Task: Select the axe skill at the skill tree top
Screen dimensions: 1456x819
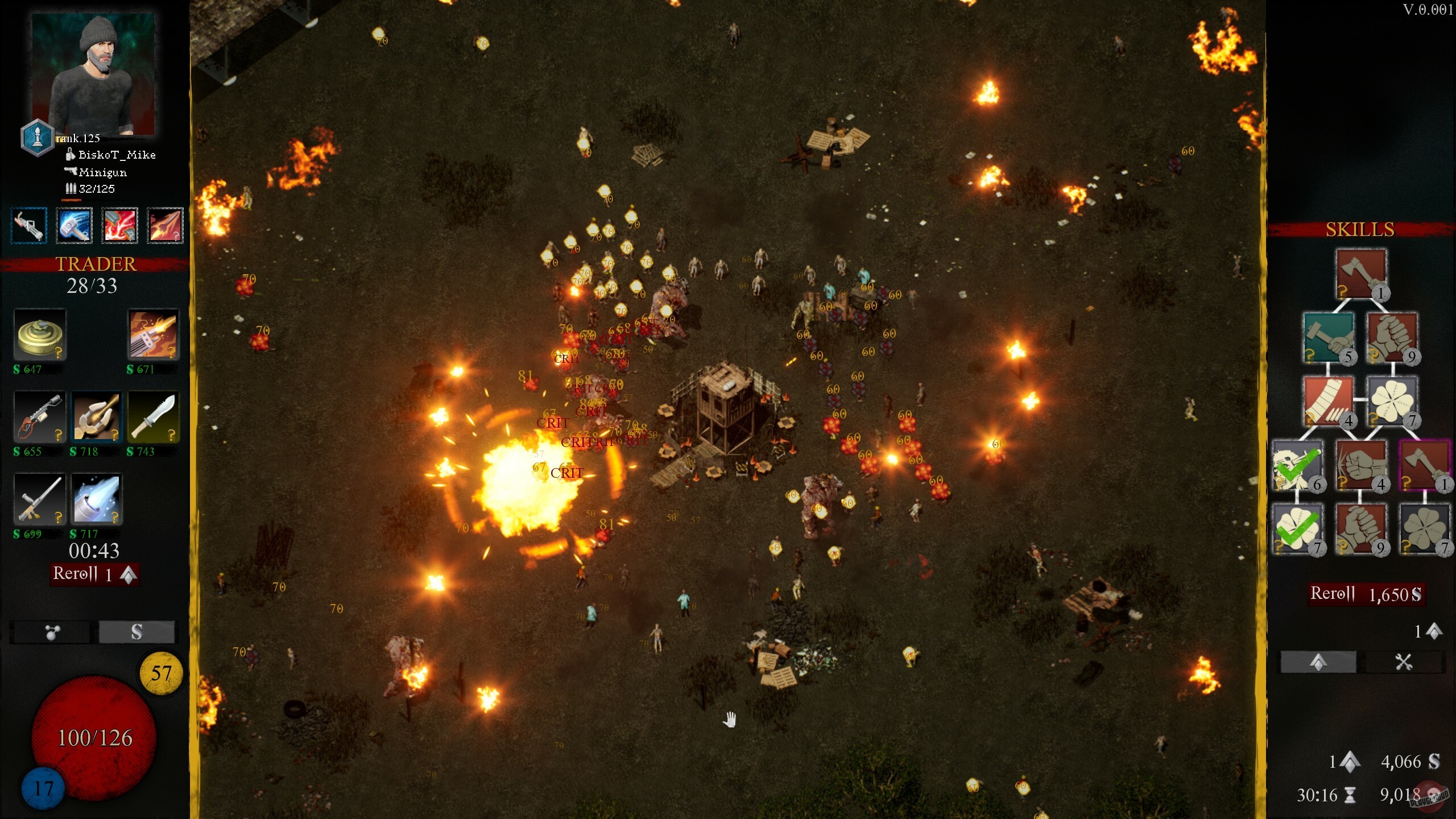Action: click(x=1359, y=273)
